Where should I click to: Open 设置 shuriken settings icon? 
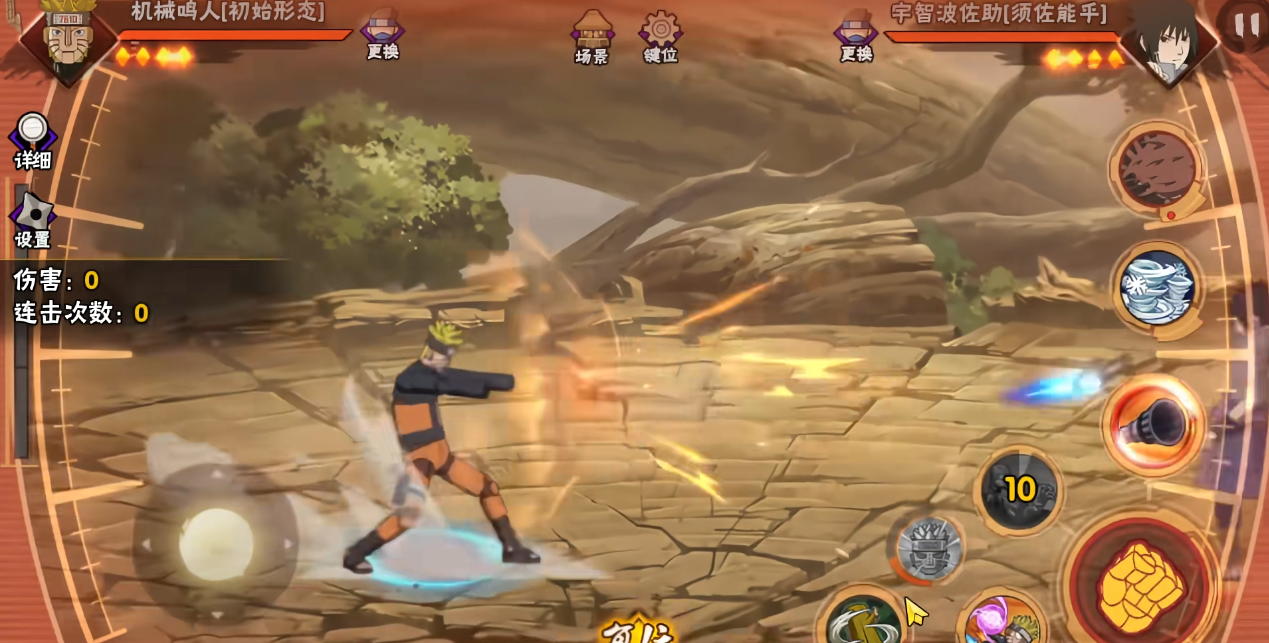coord(32,219)
